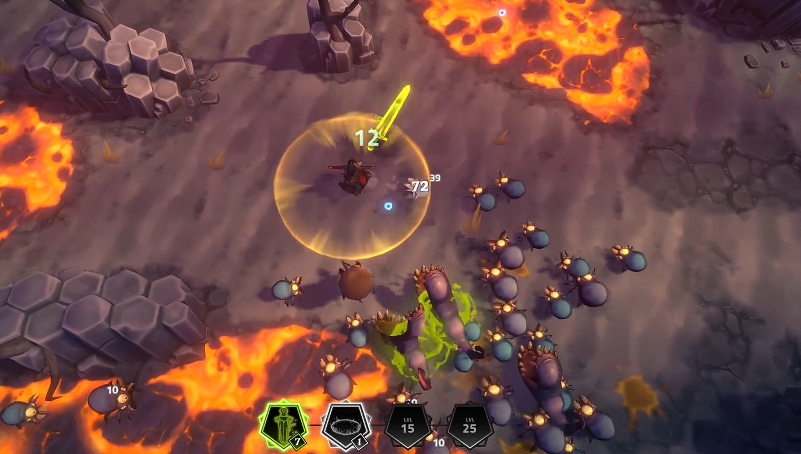The image size is (801, 454).
Task: Click the locked LVL 15 ability slot
Action: click(407, 426)
